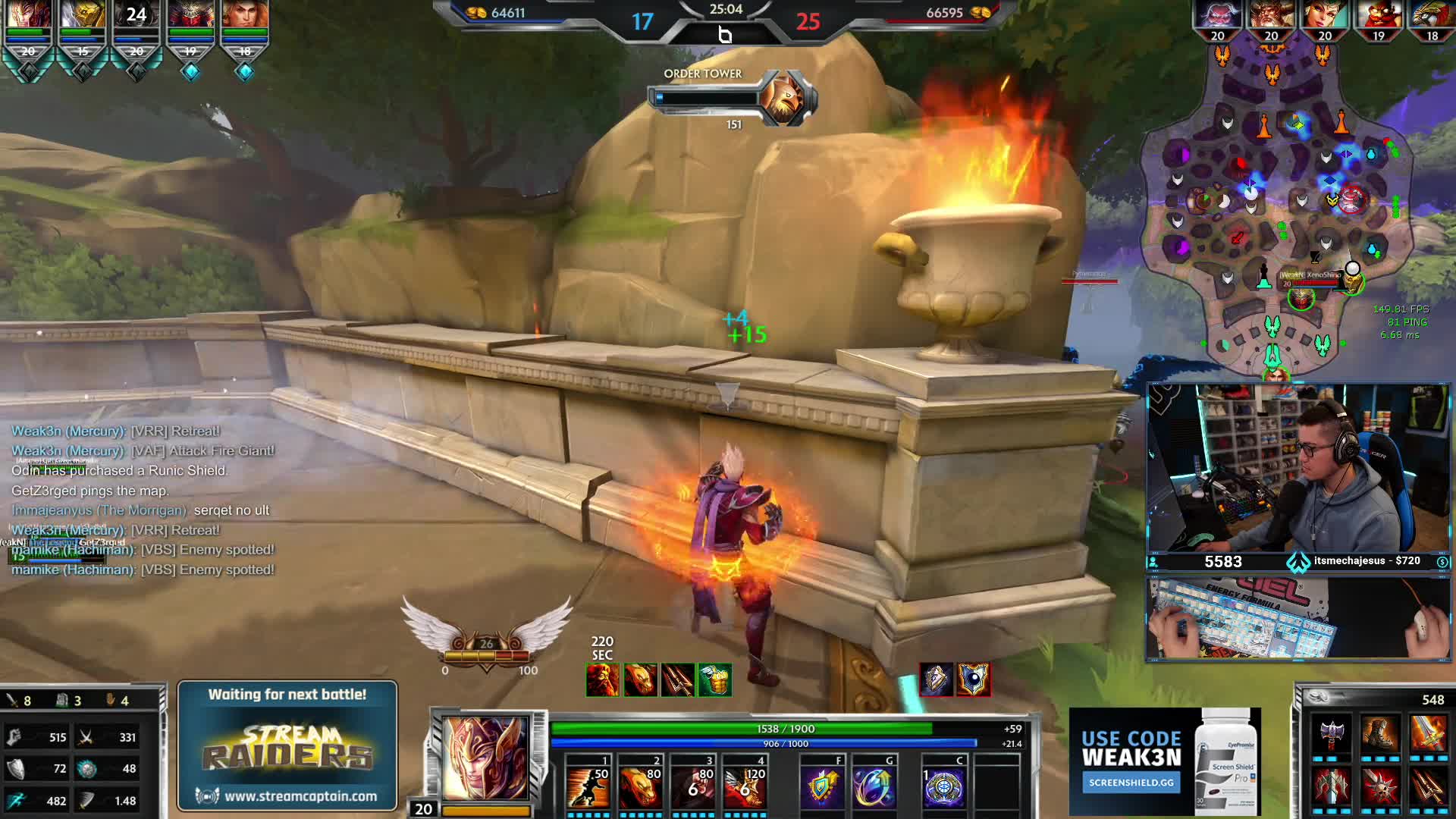Open the minimap
Screen dimensions: 1456x819
click(x=1278, y=212)
